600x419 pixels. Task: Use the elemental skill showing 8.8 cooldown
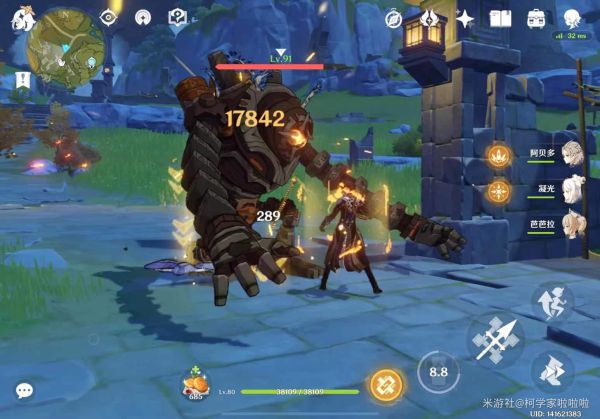(x=437, y=372)
